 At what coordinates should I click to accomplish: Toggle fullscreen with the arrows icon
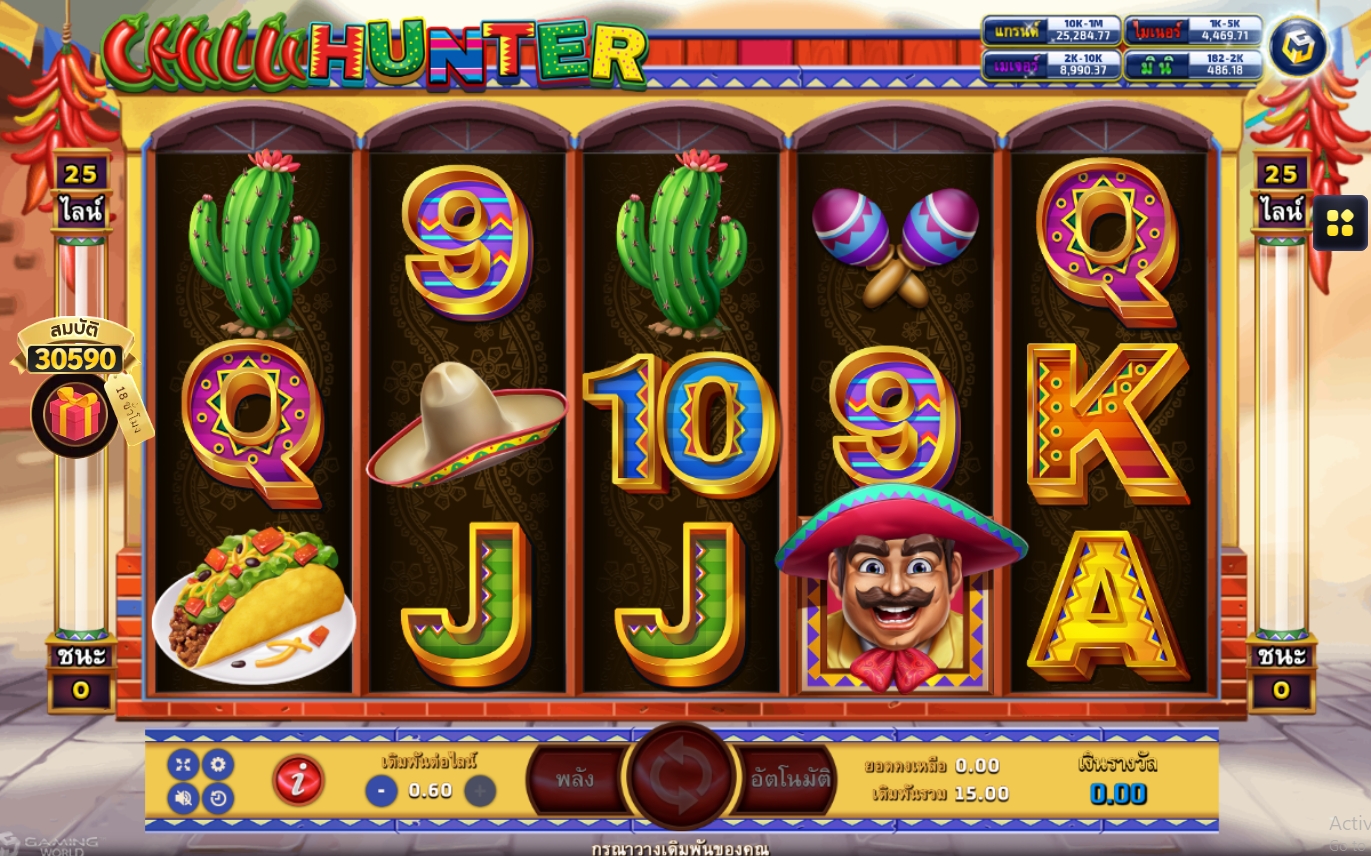point(183,765)
